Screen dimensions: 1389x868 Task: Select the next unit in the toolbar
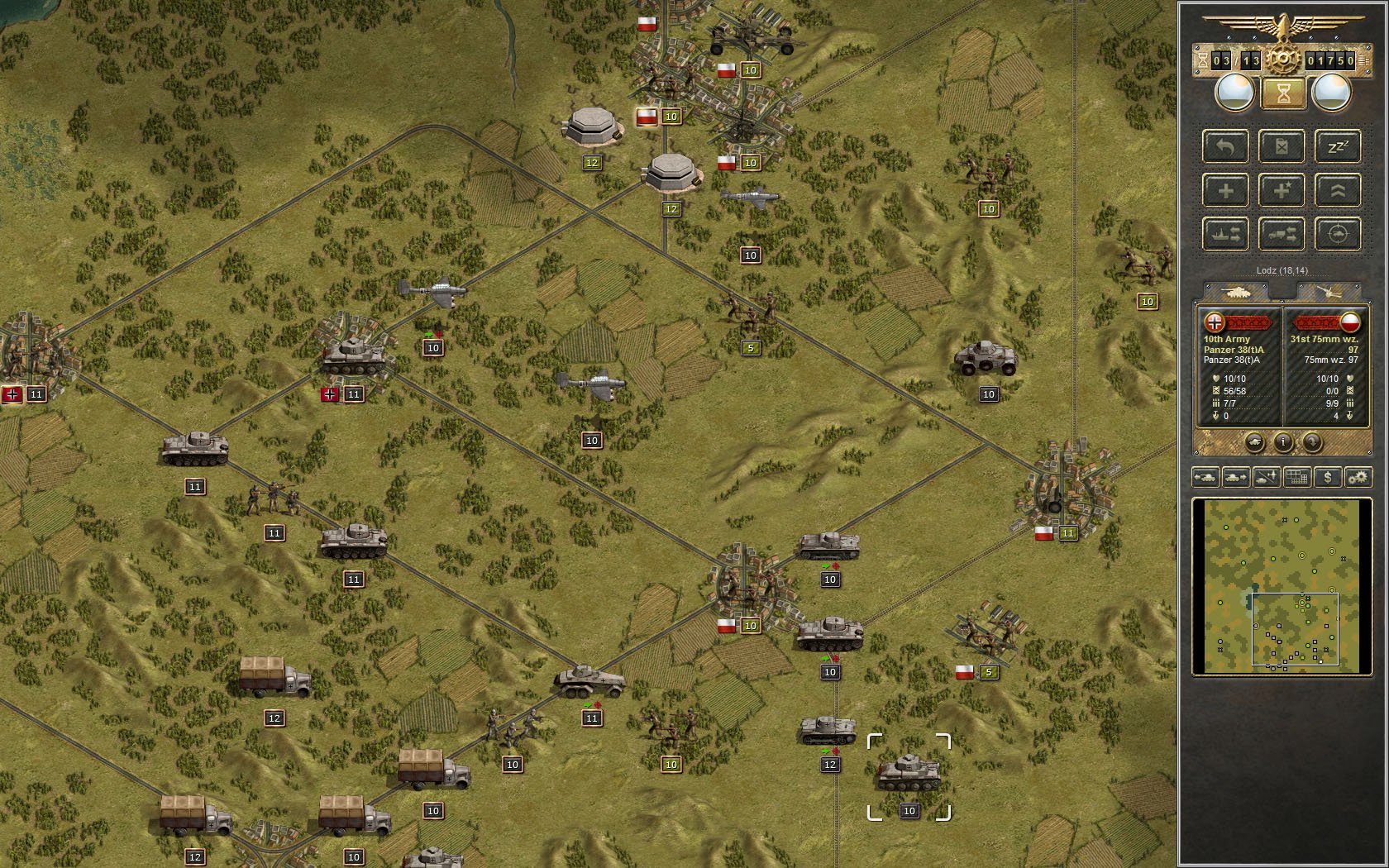(x=1236, y=477)
